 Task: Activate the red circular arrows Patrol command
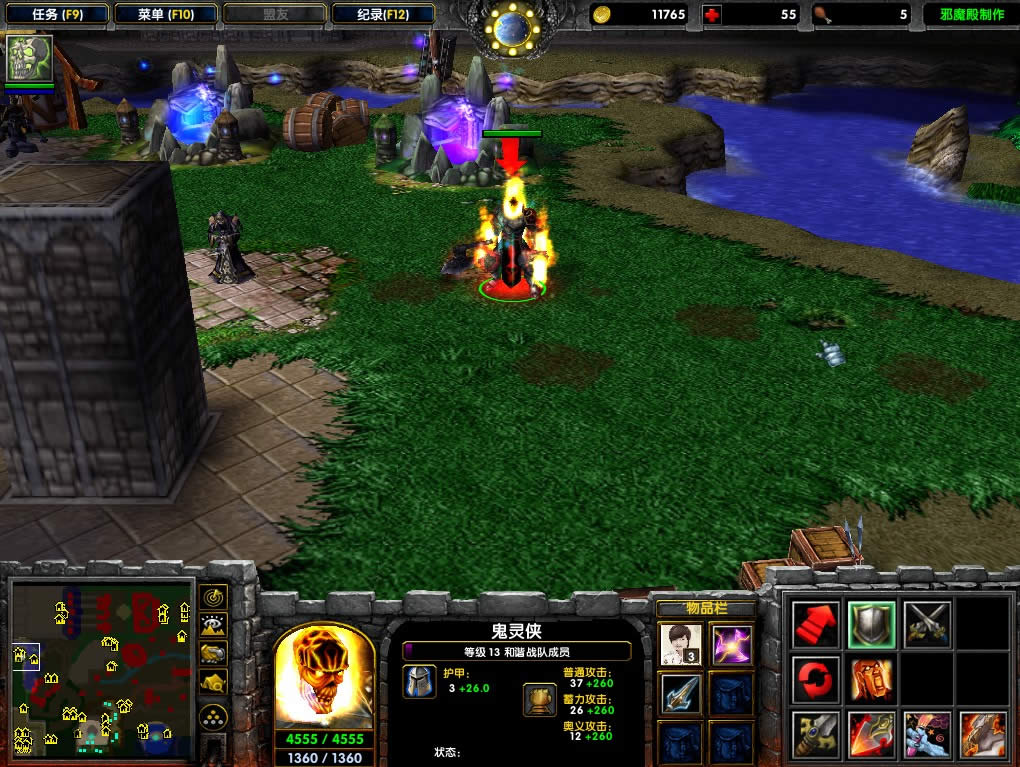(x=815, y=680)
